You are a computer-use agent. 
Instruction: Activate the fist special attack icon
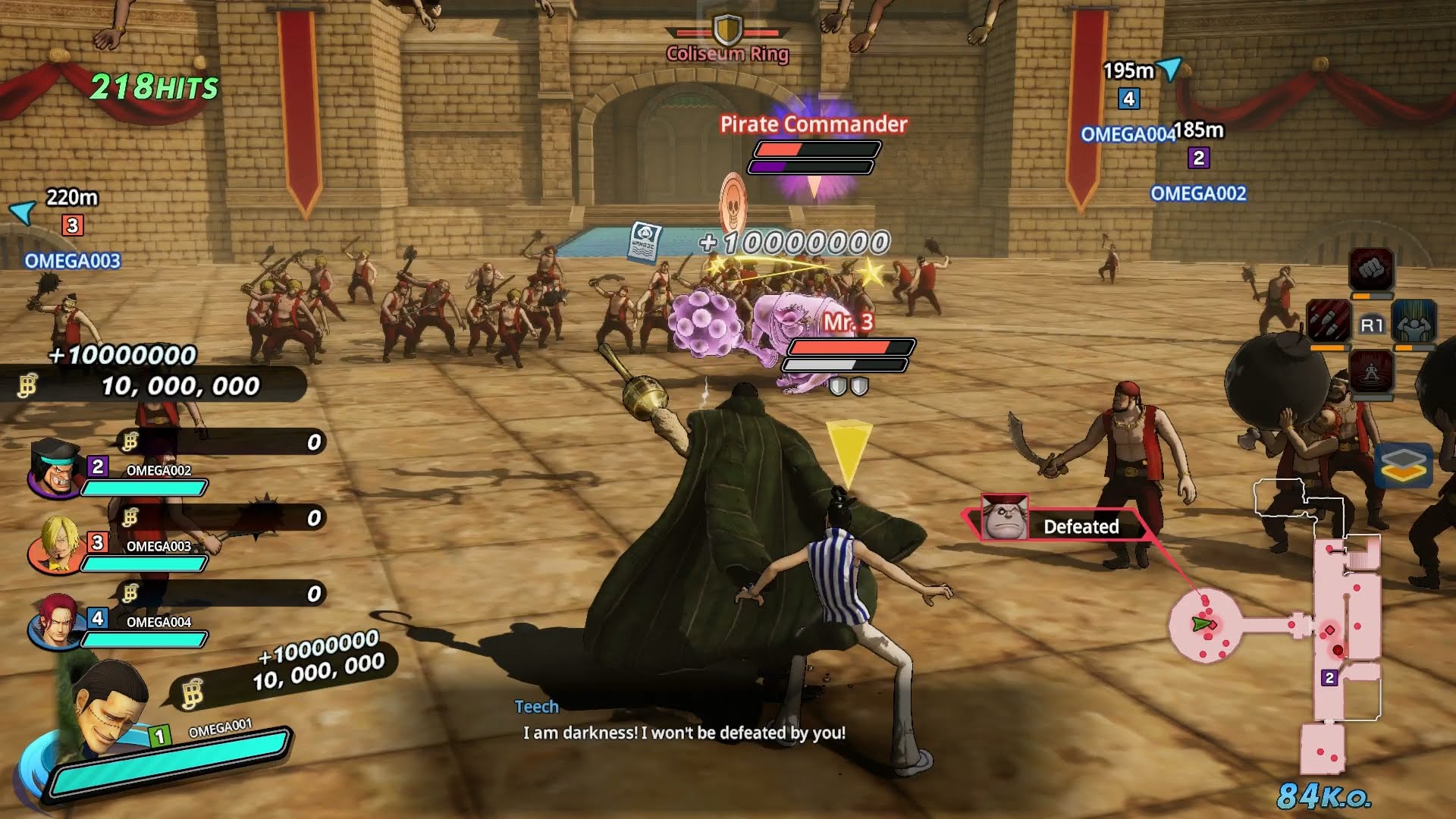click(1371, 269)
